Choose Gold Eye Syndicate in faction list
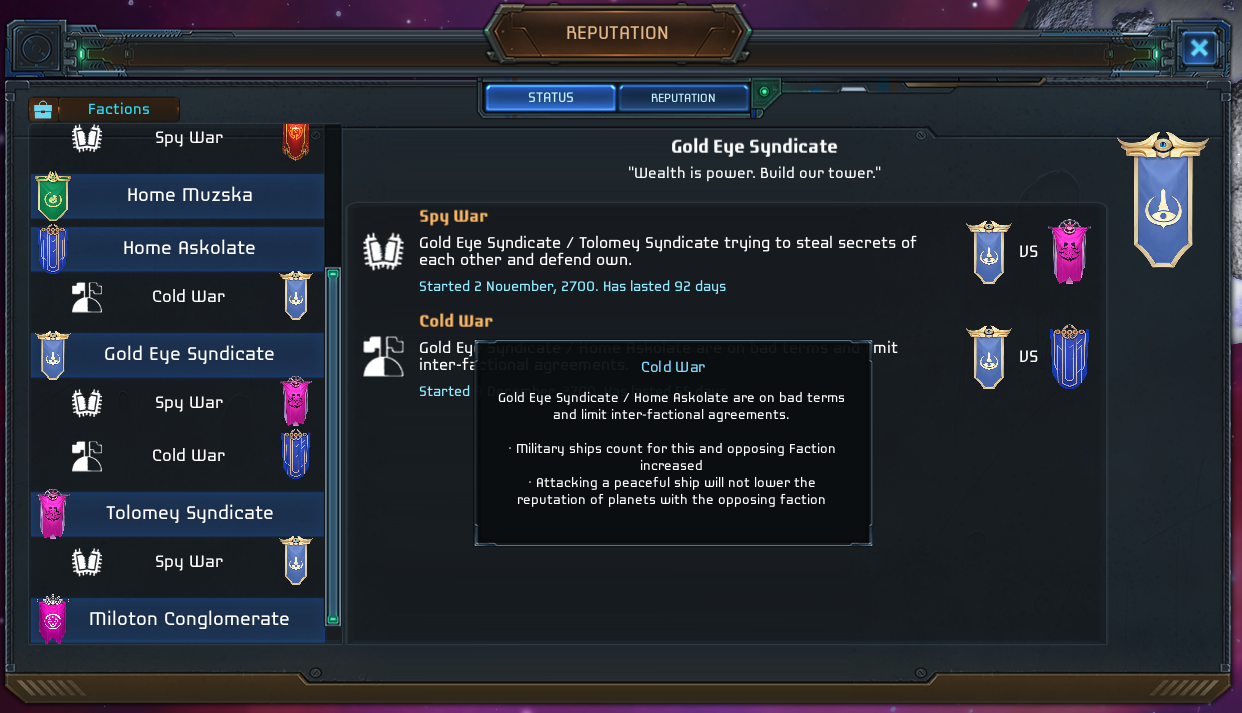The width and height of the screenshot is (1242, 713). pyautogui.click(x=189, y=354)
